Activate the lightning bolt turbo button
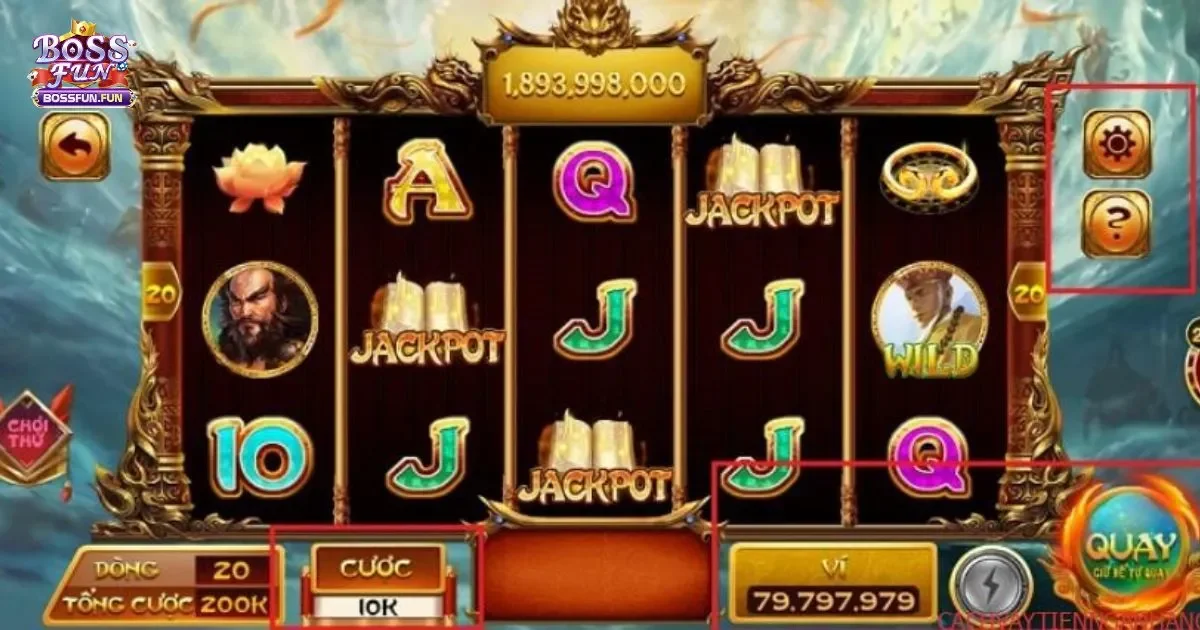 pos(990,585)
